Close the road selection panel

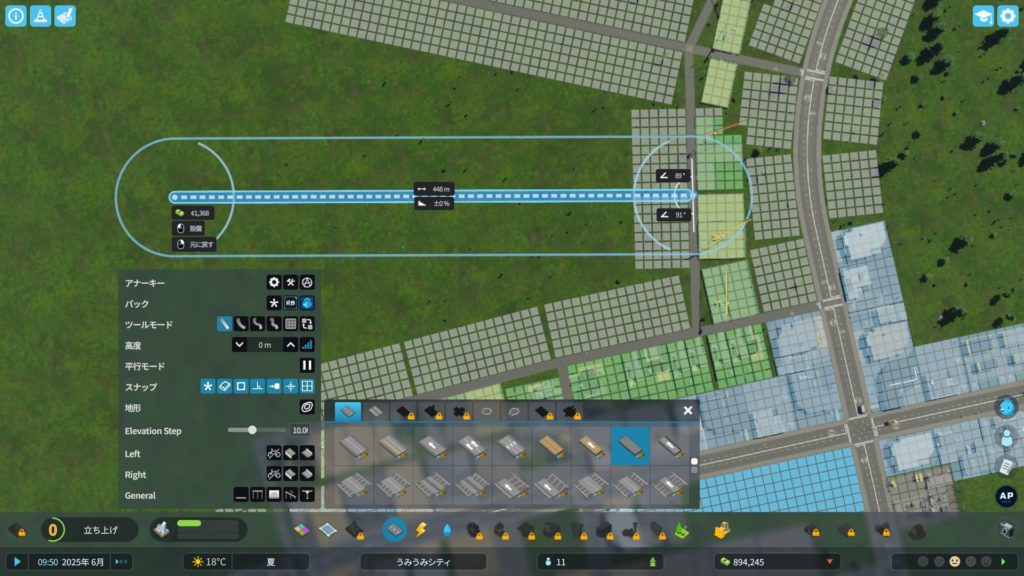pos(688,410)
